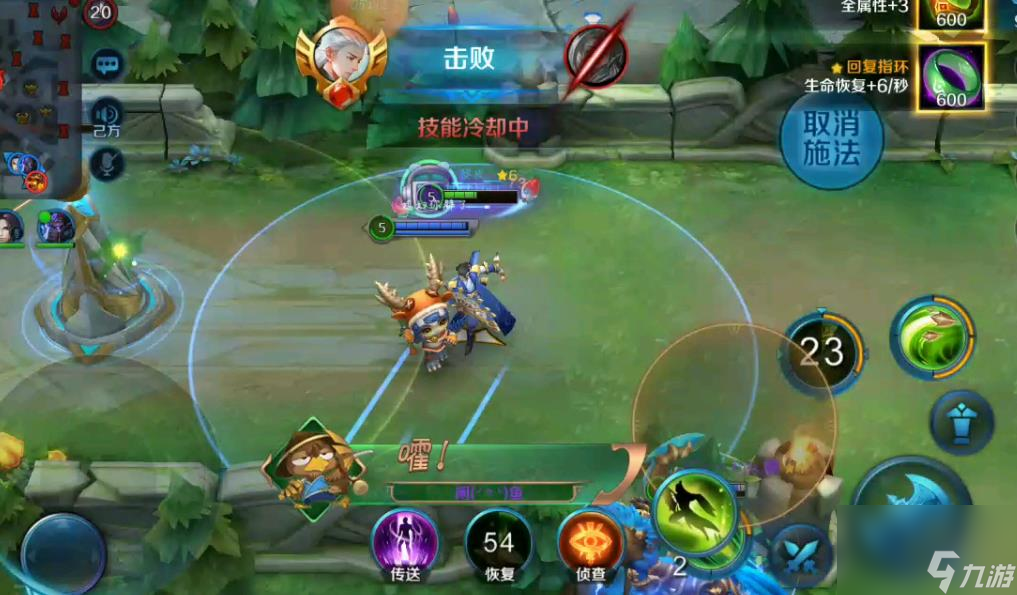This screenshot has height=595, width=1017.
Task: Trigger the 侦查 scouting eye skill
Action: point(590,543)
